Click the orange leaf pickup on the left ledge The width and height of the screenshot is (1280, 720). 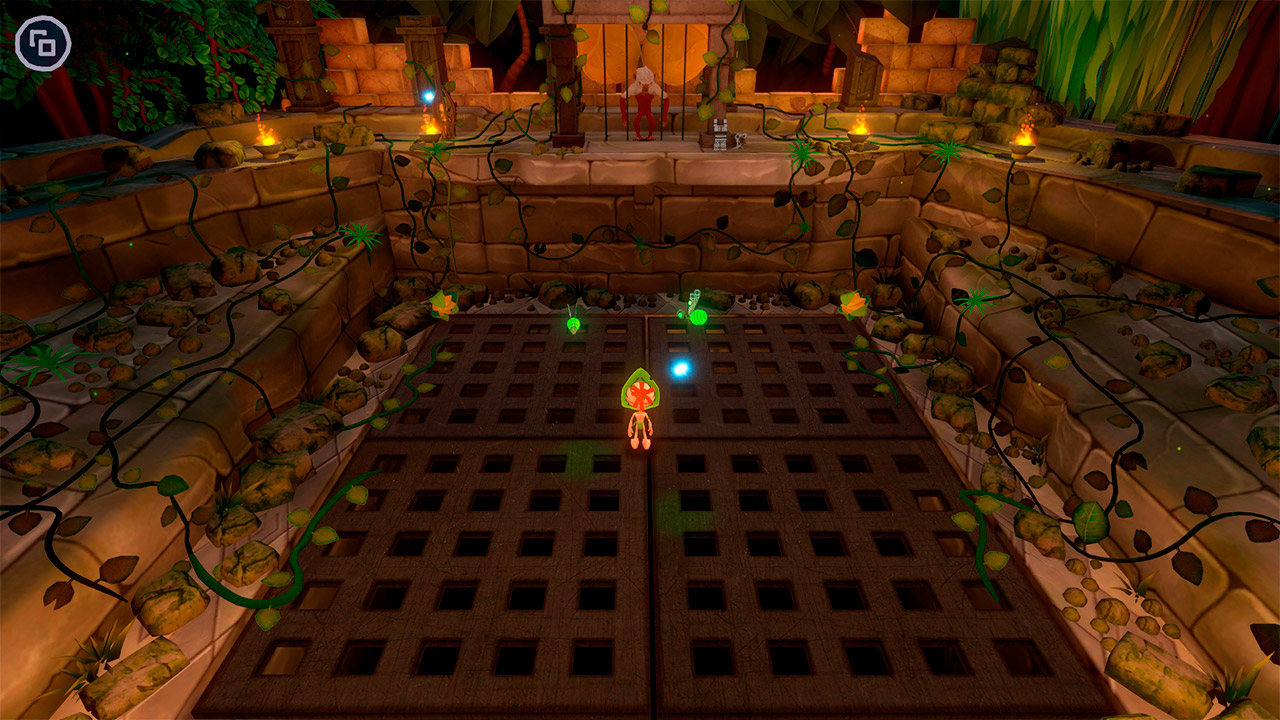tap(445, 303)
